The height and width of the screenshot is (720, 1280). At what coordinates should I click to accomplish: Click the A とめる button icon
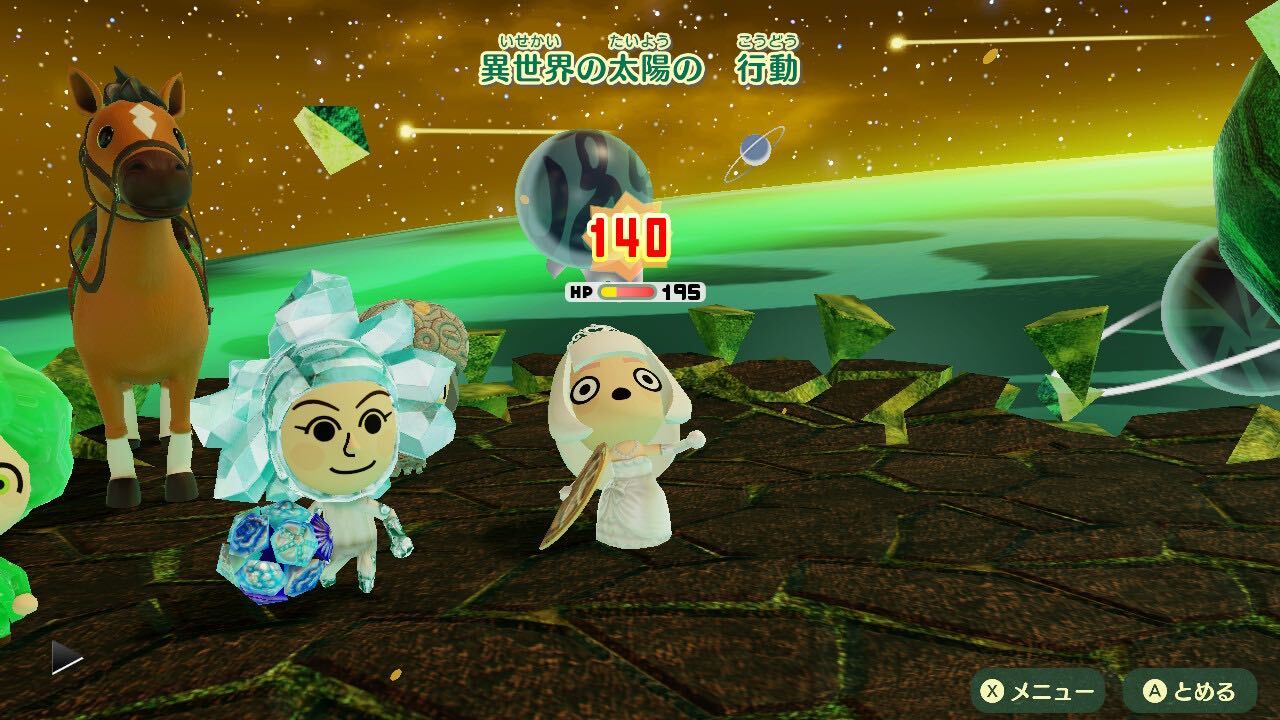(x=1156, y=690)
